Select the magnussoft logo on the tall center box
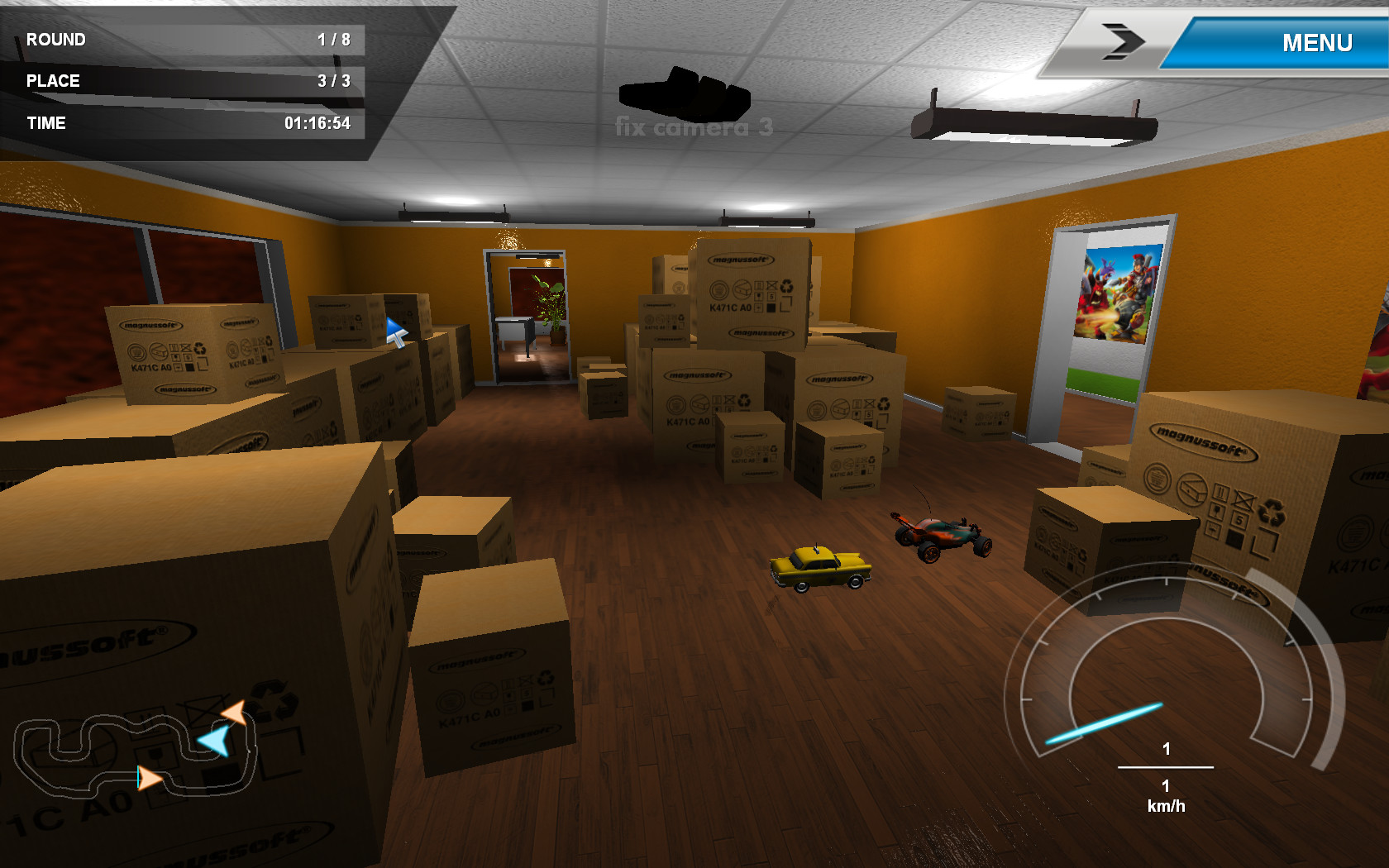The image size is (1389, 868). (742, 261)
